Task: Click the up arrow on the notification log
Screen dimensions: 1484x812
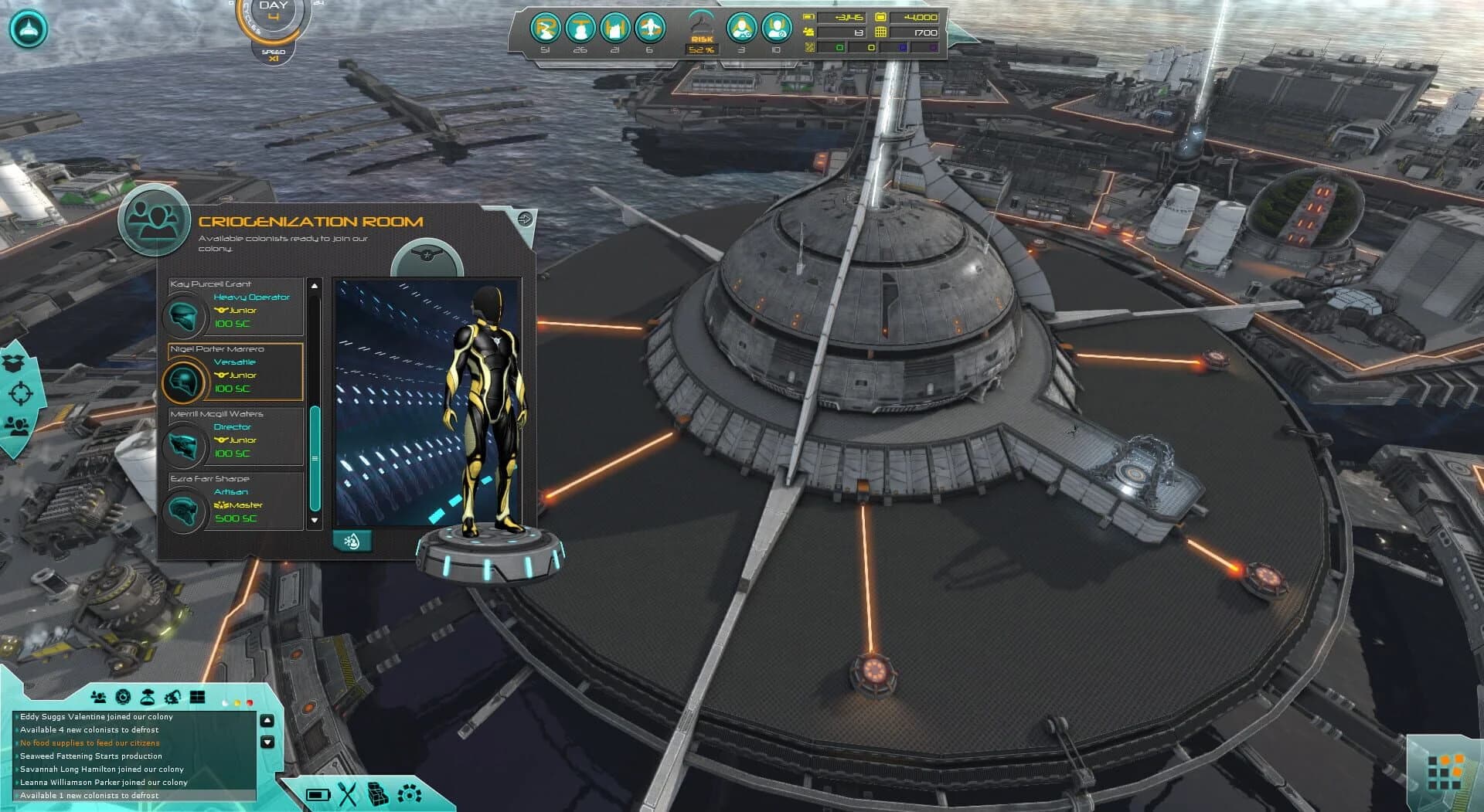Action: [x=267, y=721]
